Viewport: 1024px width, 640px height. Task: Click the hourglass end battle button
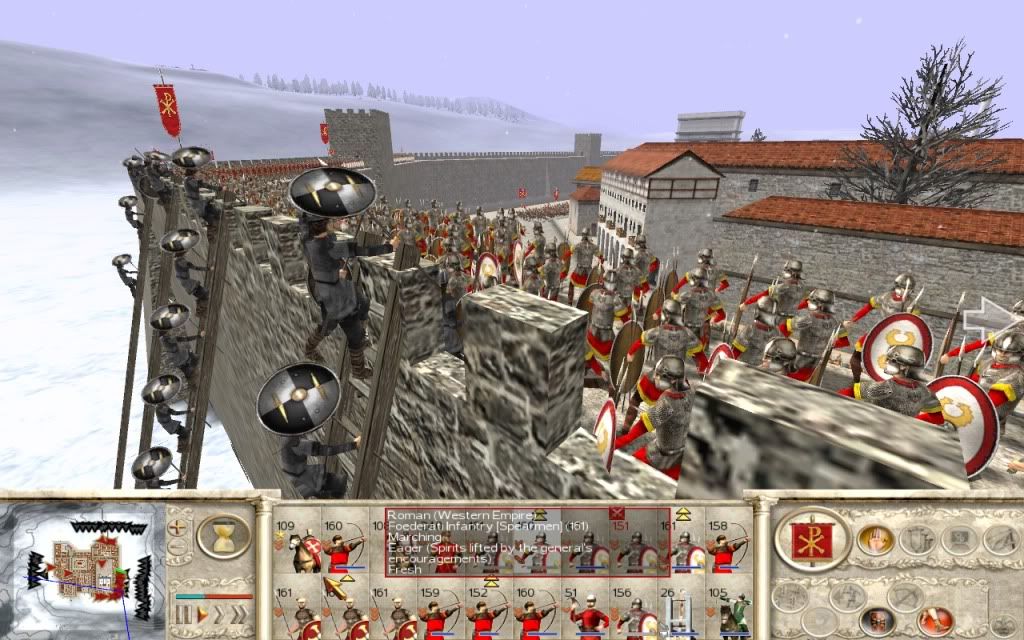tap(222, 536)
